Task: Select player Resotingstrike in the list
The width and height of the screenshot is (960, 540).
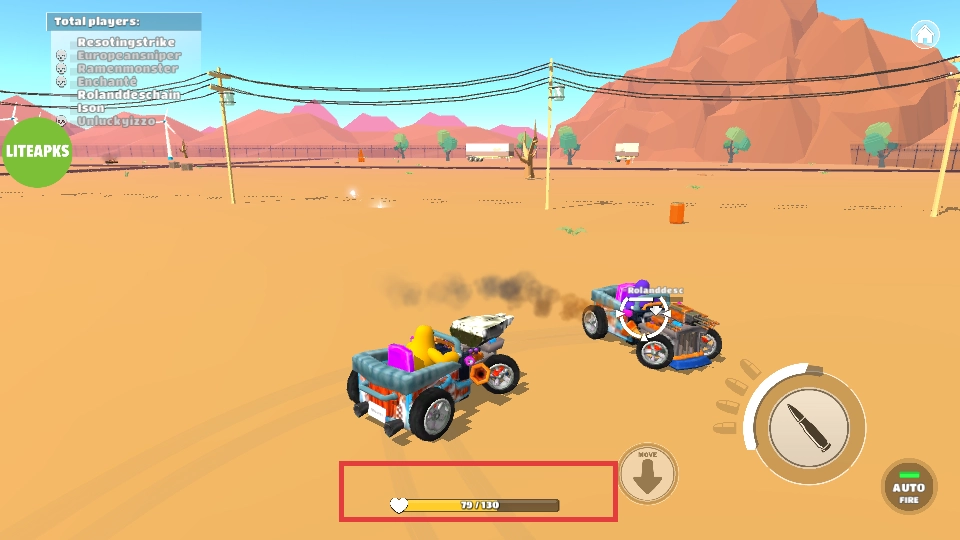Action: [126, 42]
